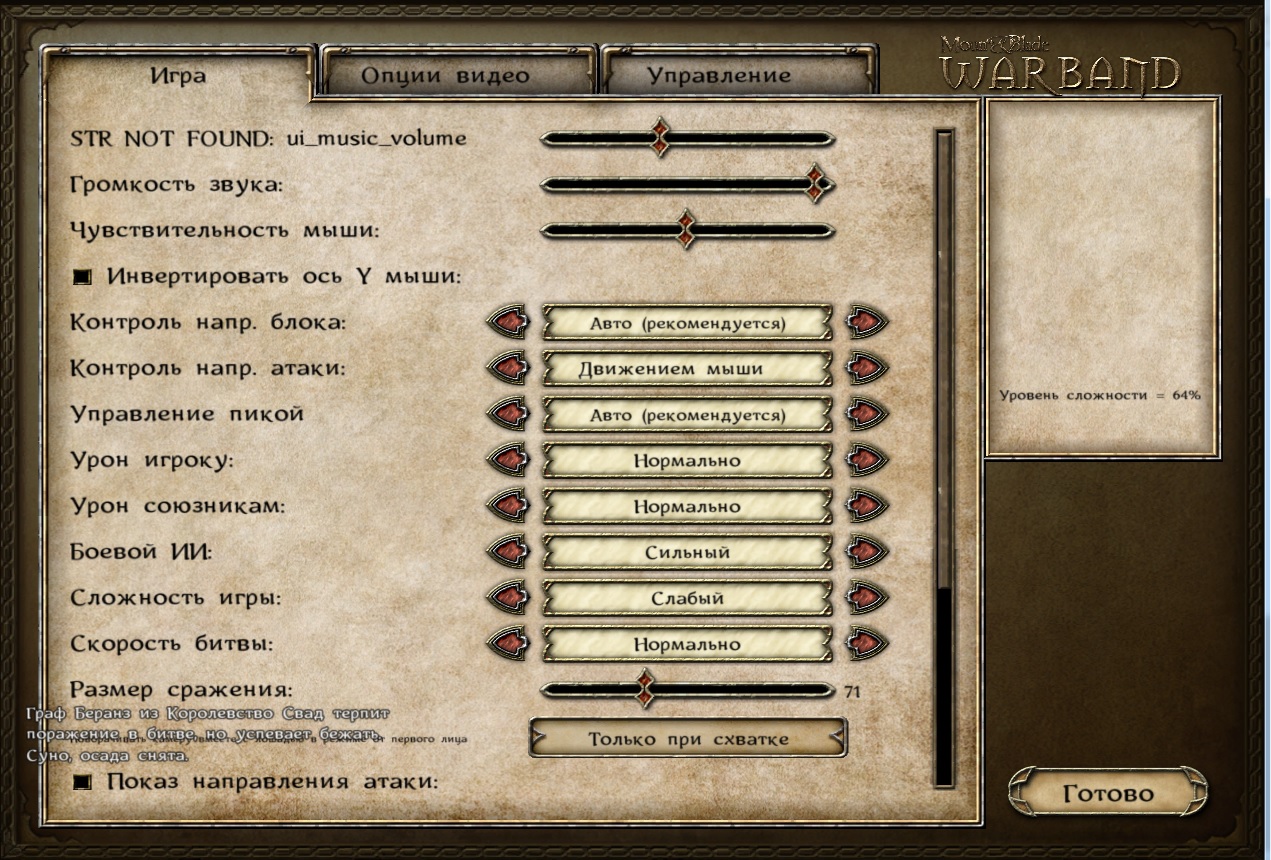
Task: Click left arrow for Урон союзникам
Action: pyautogui.click(x=509, y=506)
